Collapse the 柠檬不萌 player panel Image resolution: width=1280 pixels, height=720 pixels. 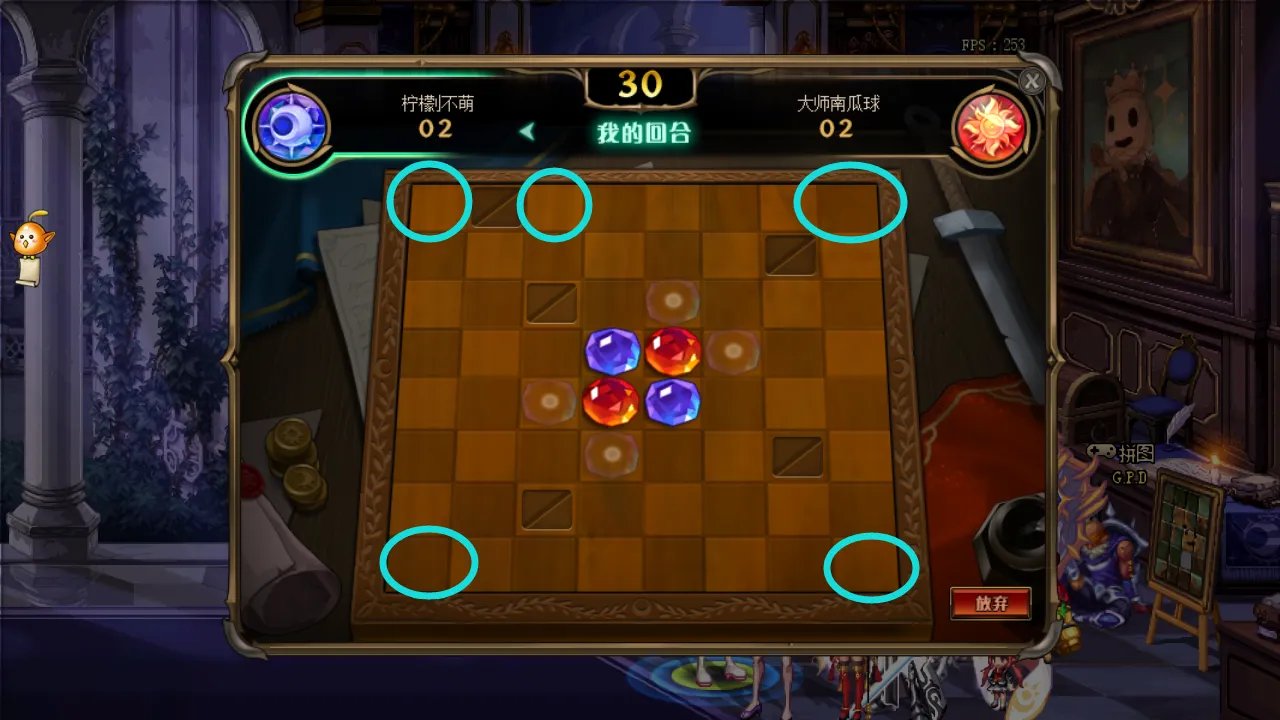click(435, 103)
